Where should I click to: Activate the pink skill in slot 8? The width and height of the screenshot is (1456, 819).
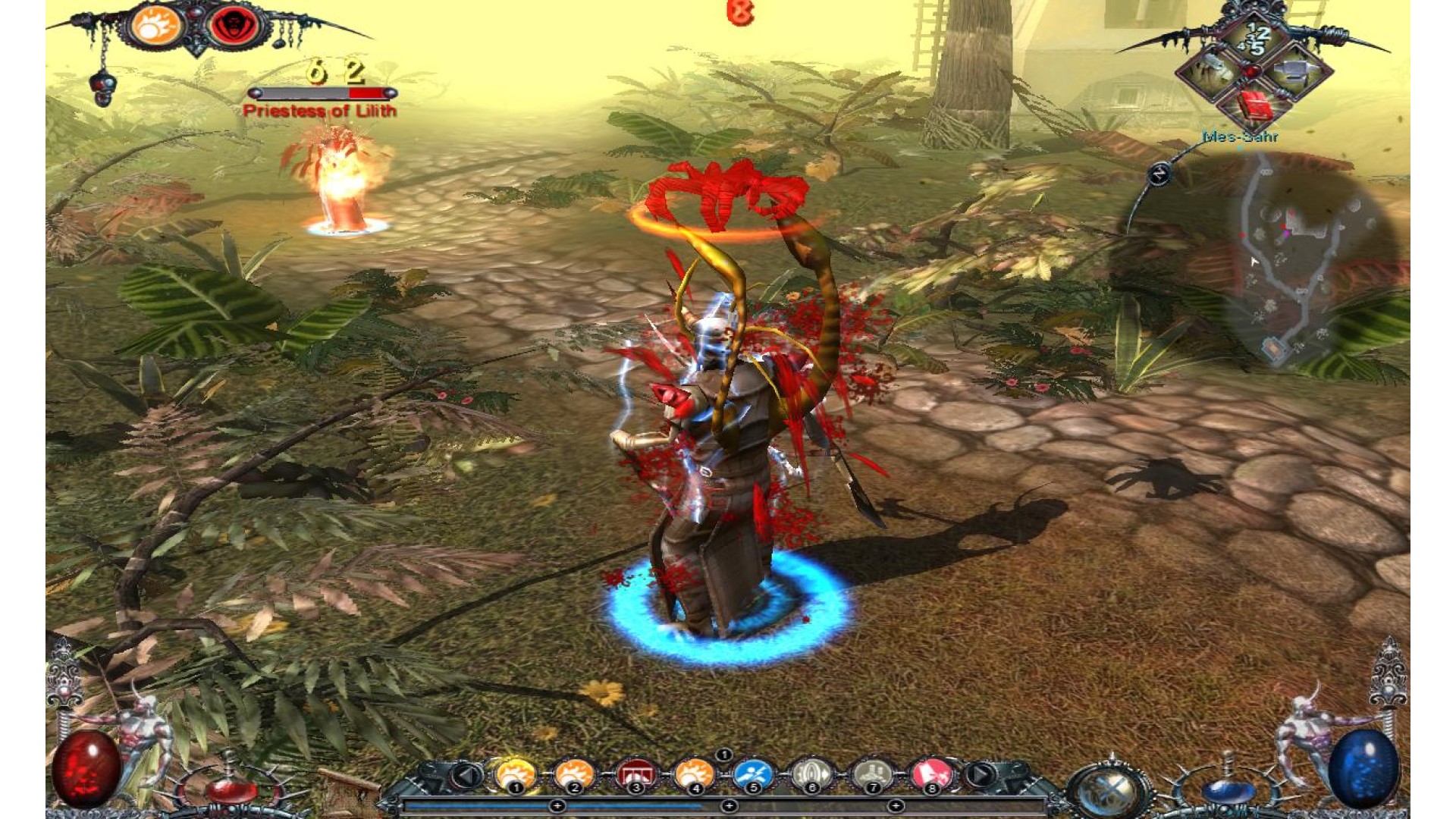931,773
